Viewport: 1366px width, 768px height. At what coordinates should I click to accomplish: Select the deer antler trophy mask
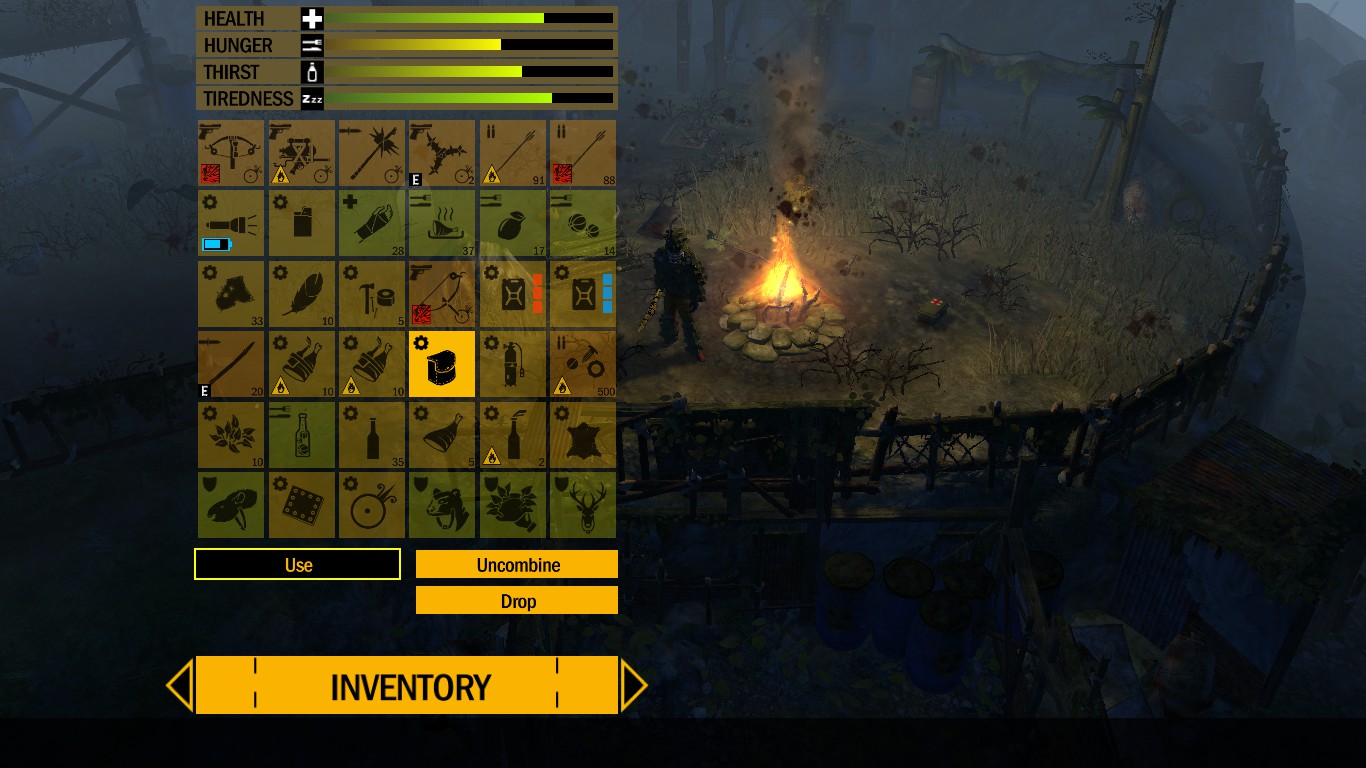coord(583,505)
